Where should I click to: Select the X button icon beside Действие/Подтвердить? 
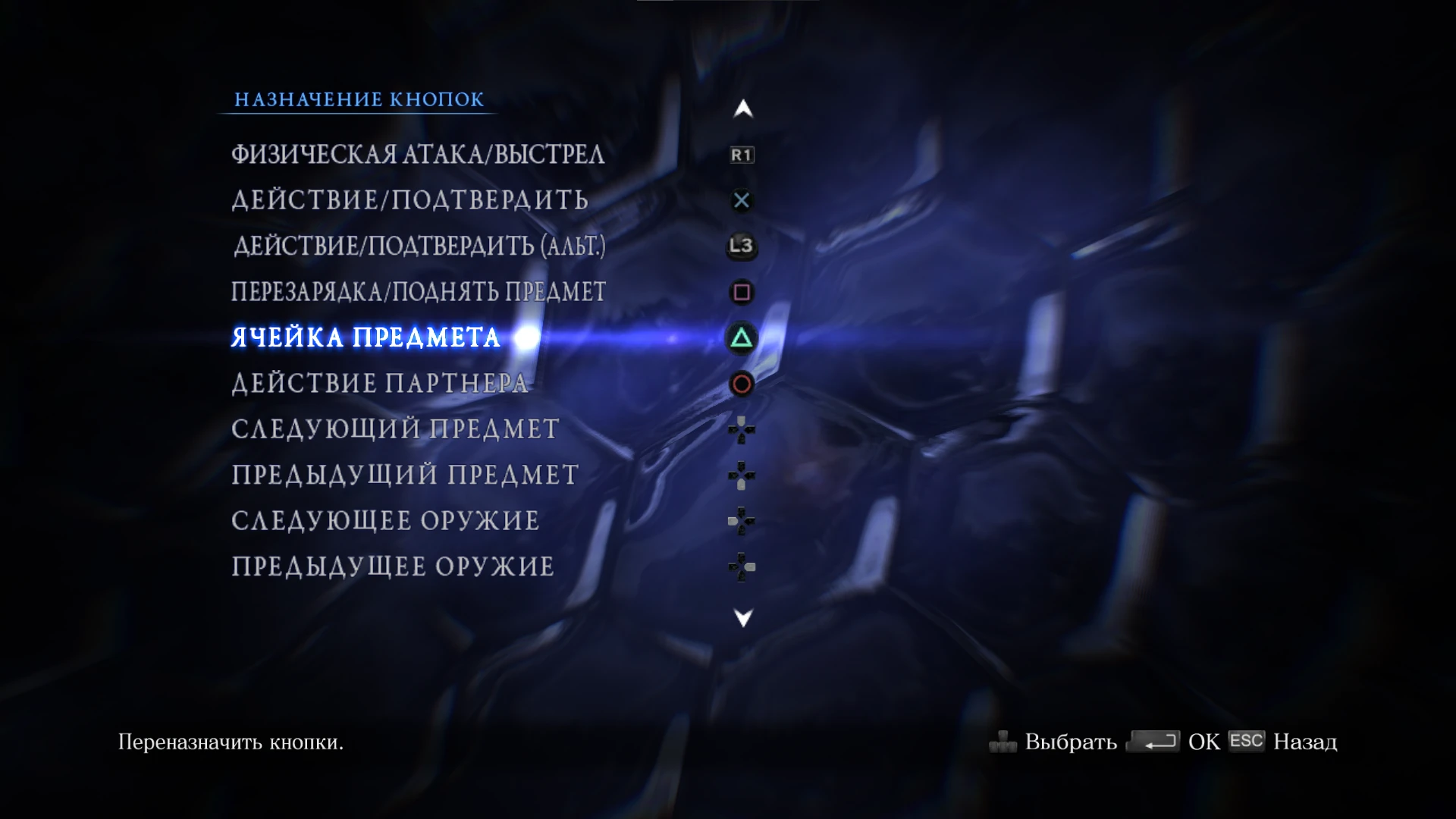(741, 200)
